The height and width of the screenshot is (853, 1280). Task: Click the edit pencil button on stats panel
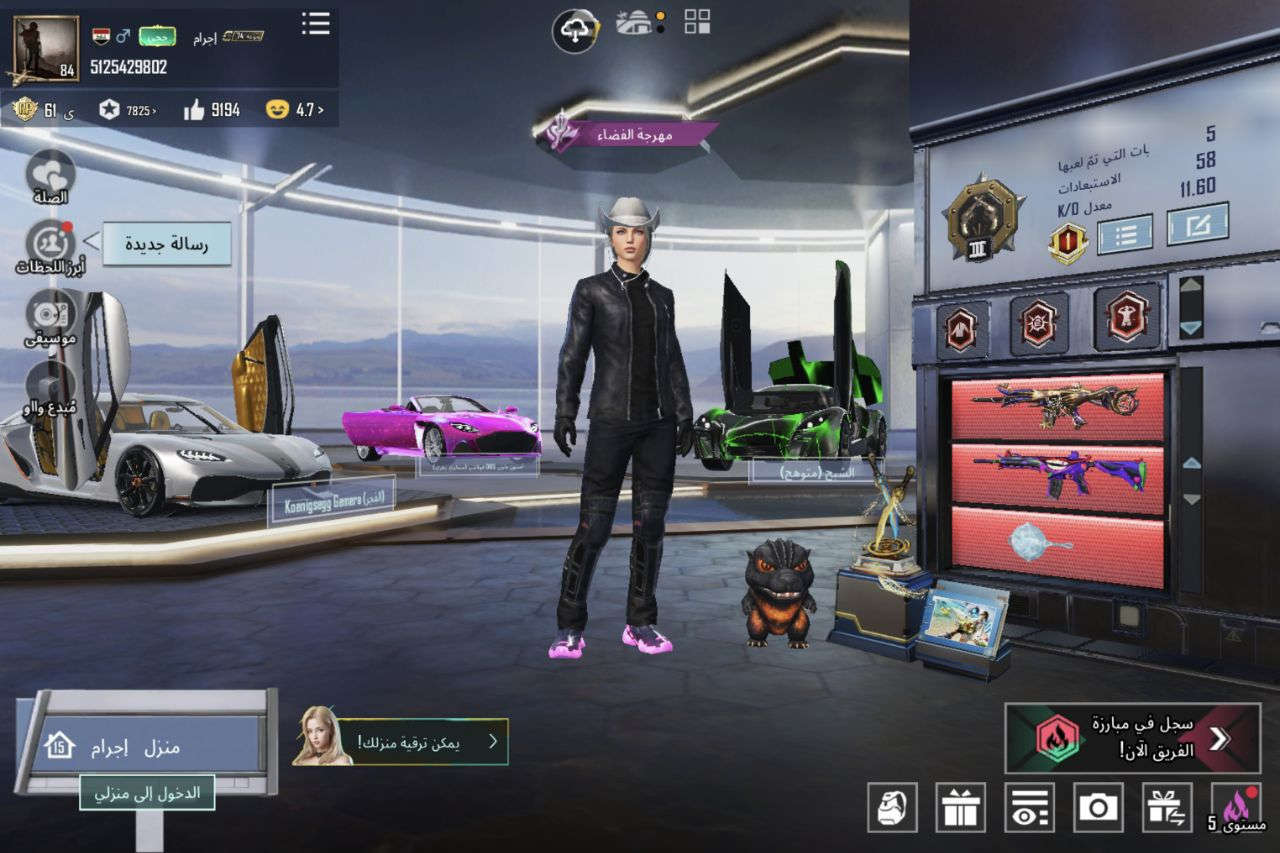[x=1197, y=224]
